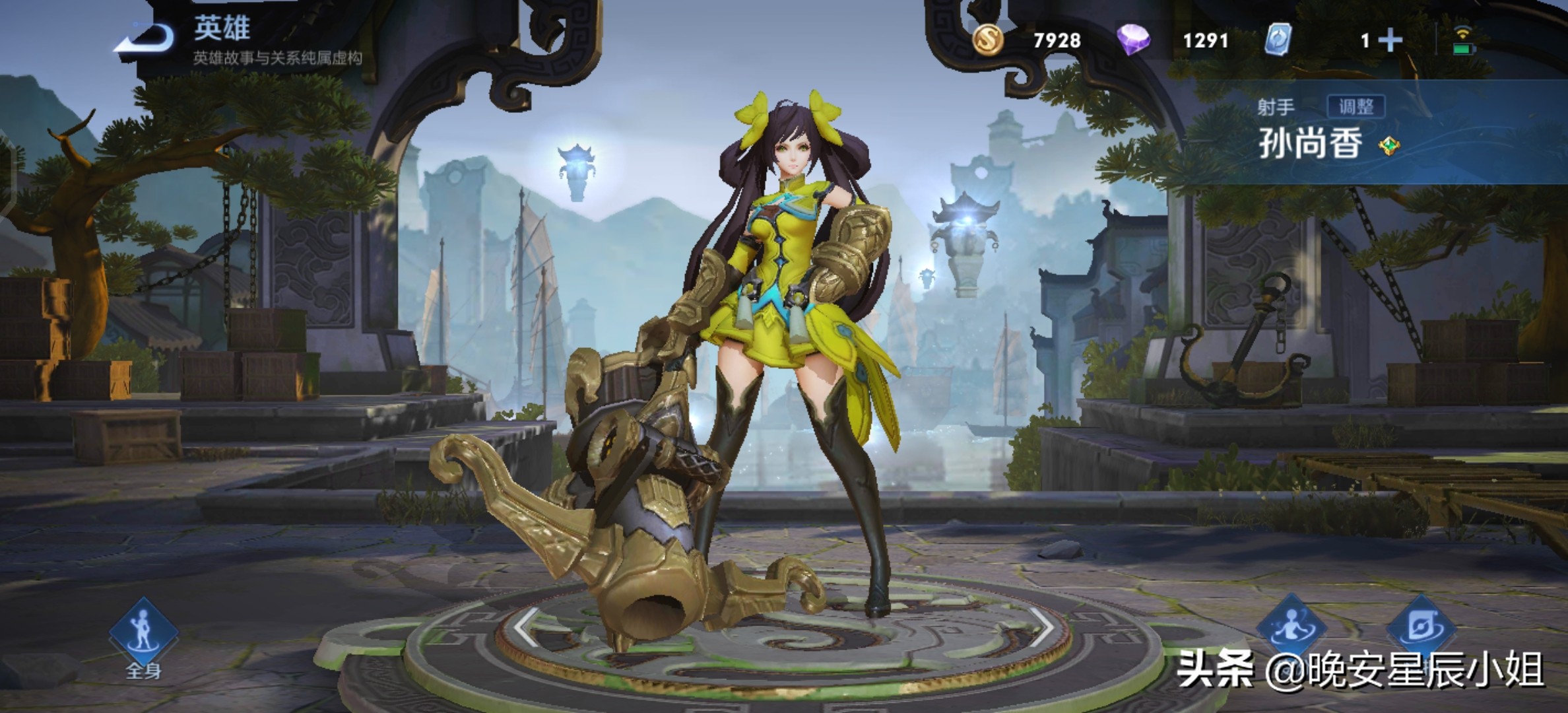Show the next hero with the right arrow
The height and width of the screenshot is (713, 1568).
(1040, 627)
